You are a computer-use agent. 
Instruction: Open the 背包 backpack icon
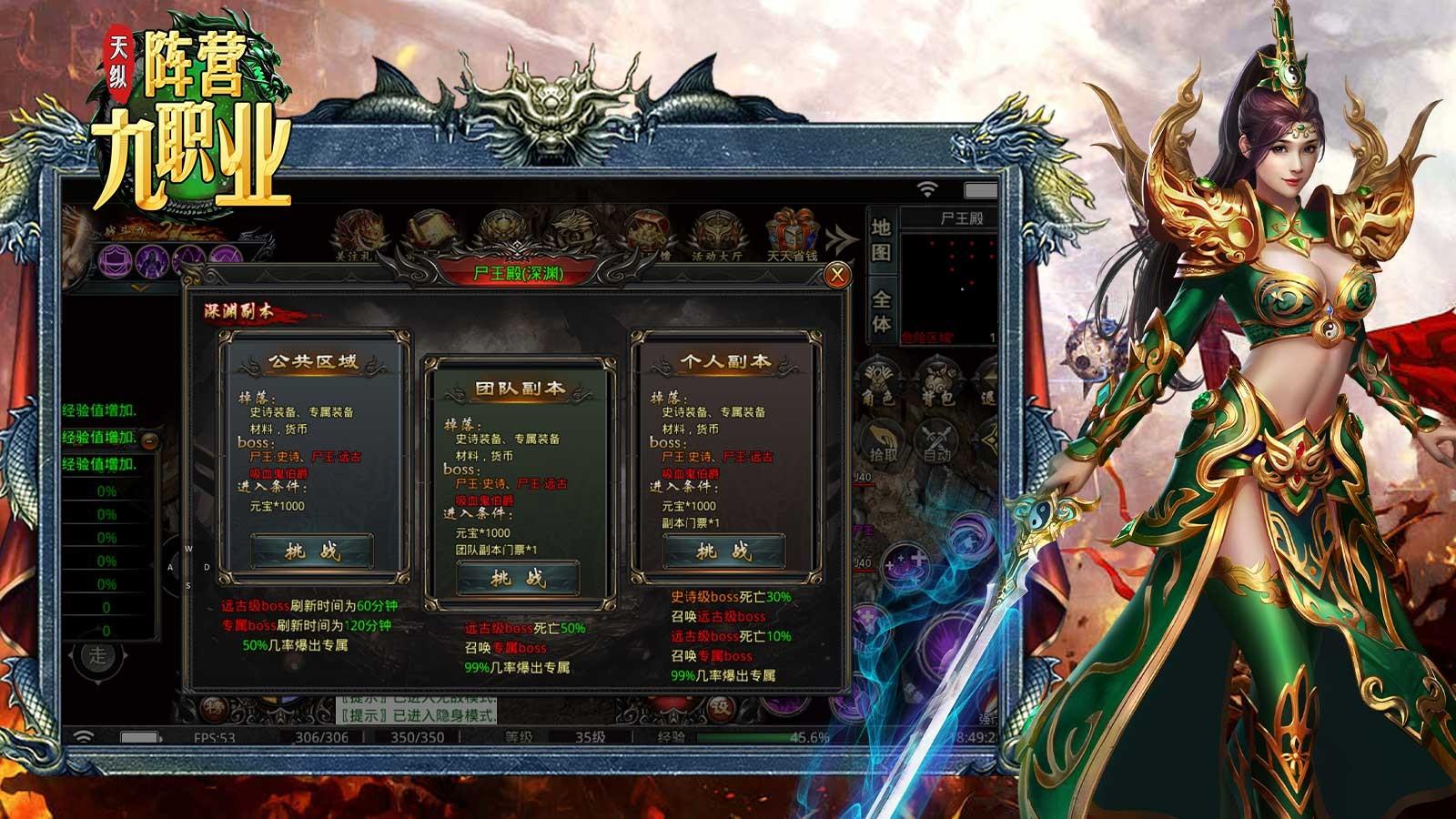939,379
